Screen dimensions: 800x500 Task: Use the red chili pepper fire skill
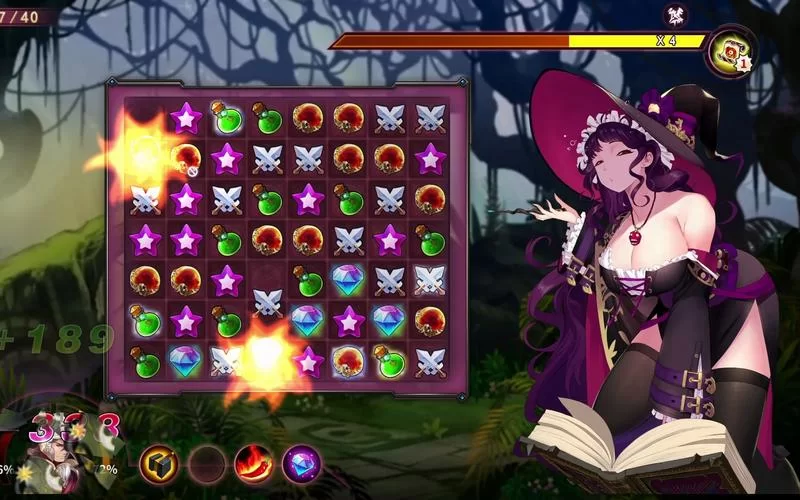click(254, 463)
